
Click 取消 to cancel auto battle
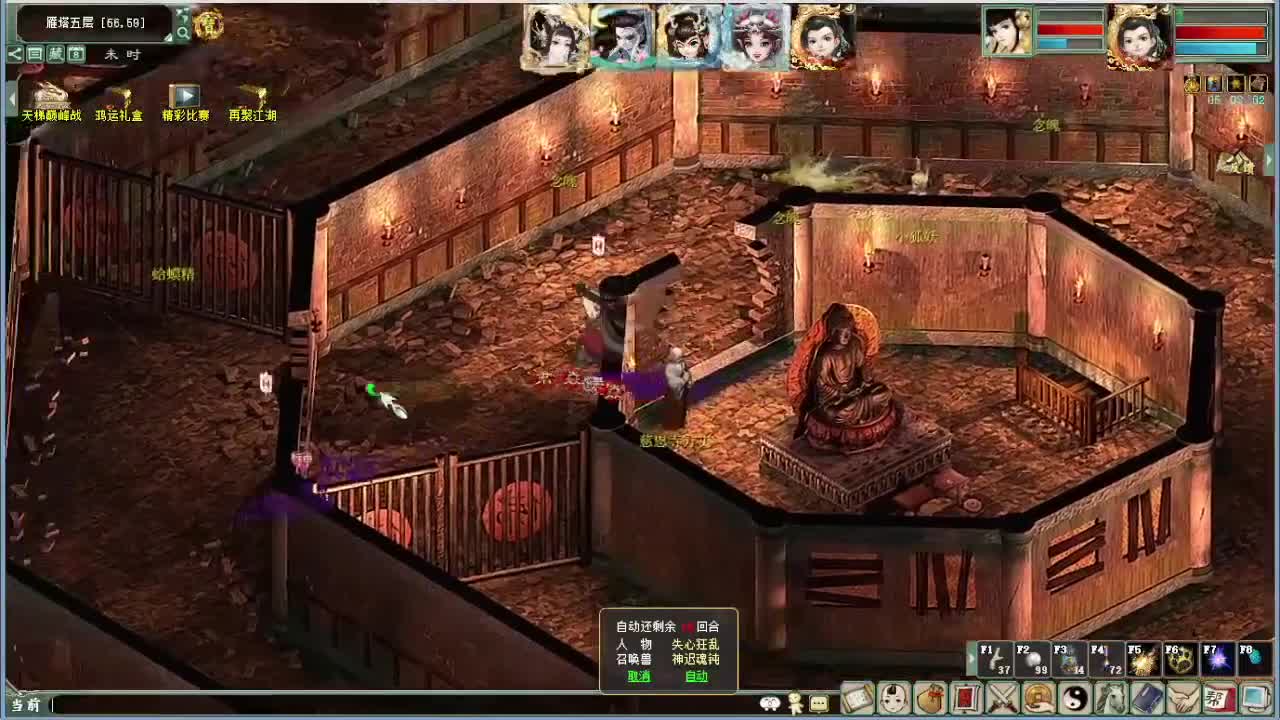pos(637,678)
